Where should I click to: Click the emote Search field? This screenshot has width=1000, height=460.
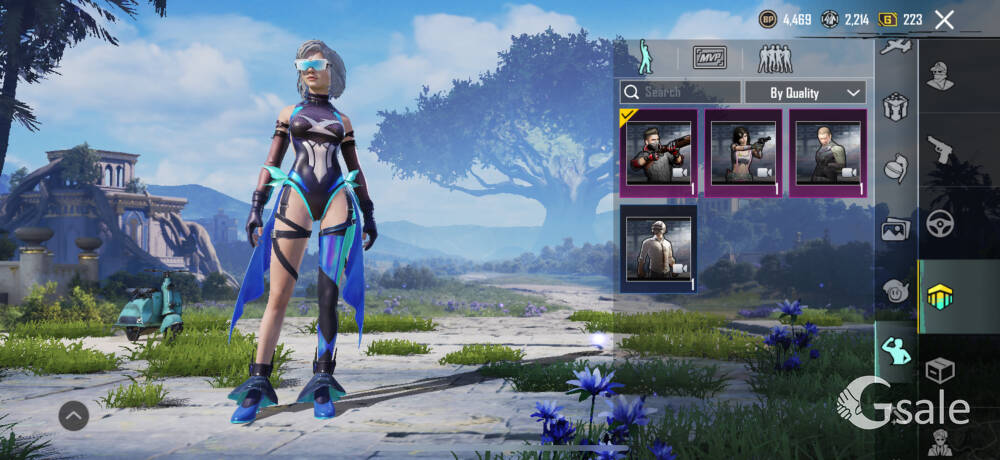click(x=680, y=92)
